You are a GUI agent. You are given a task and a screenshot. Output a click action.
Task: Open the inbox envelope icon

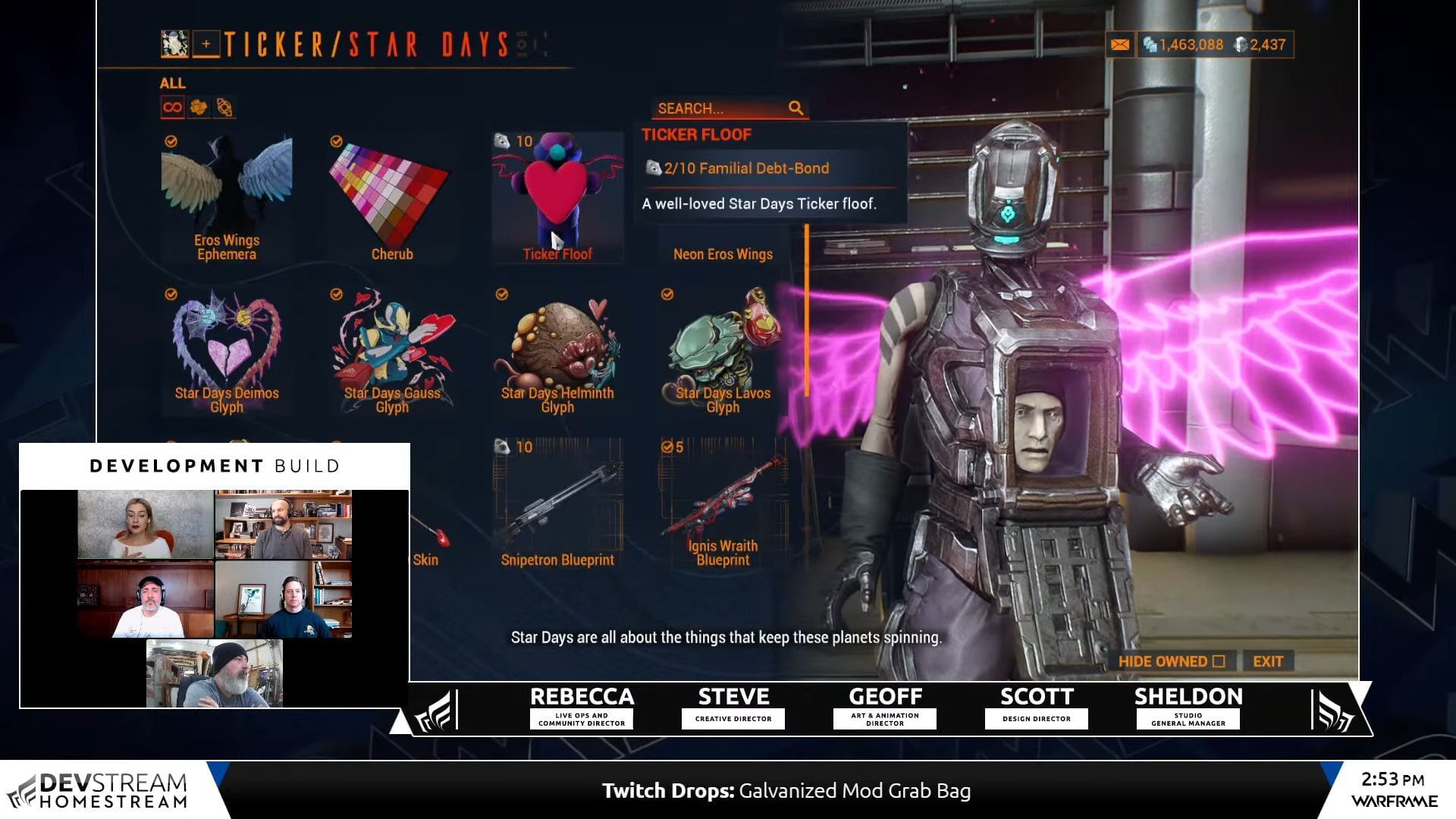1119,45
